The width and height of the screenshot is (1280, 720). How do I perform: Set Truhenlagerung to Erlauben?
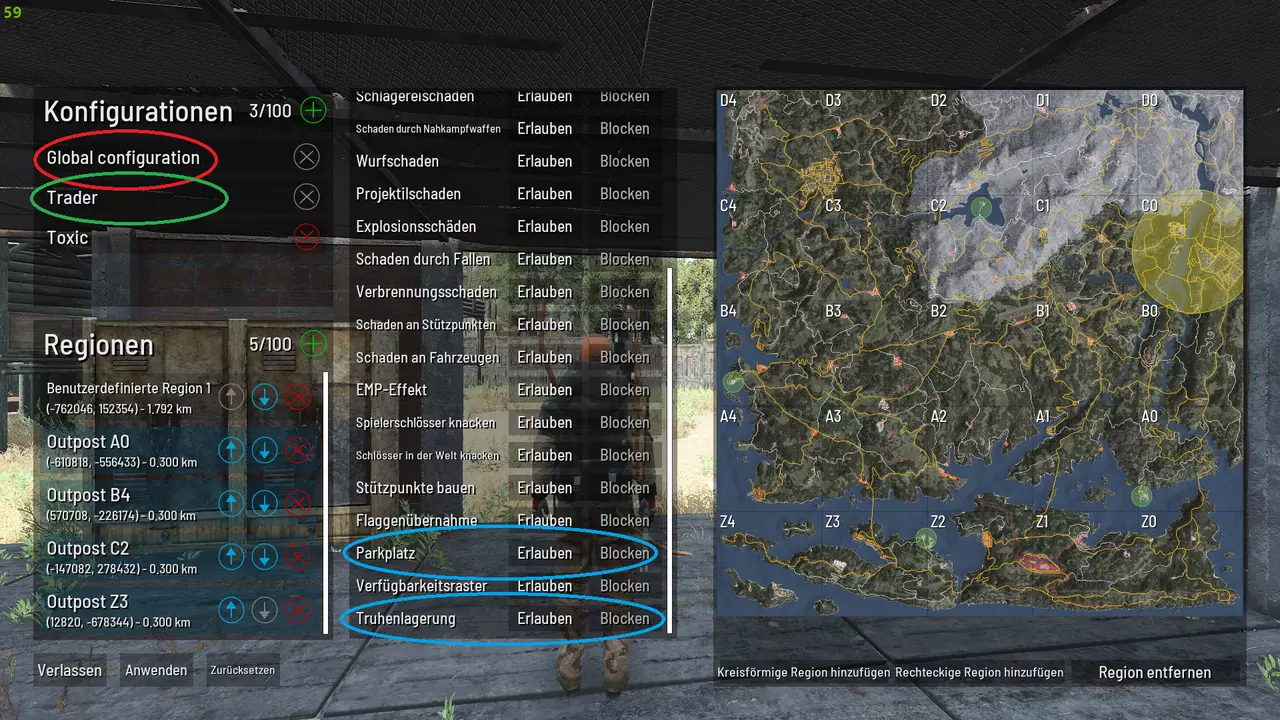[x=544, y=619]
